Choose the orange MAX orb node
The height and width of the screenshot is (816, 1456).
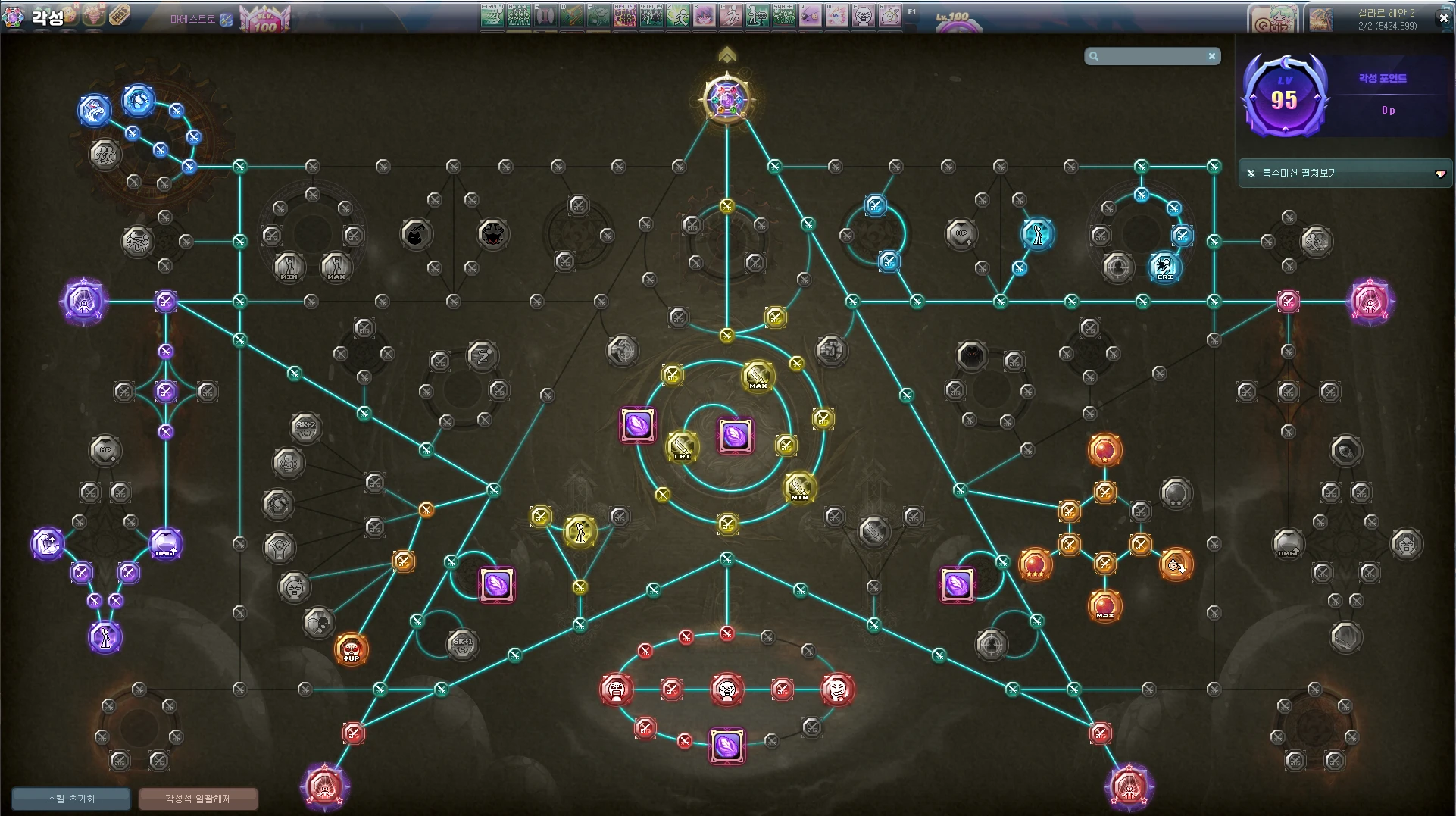pyautogui.click(x=1104, y=606)
